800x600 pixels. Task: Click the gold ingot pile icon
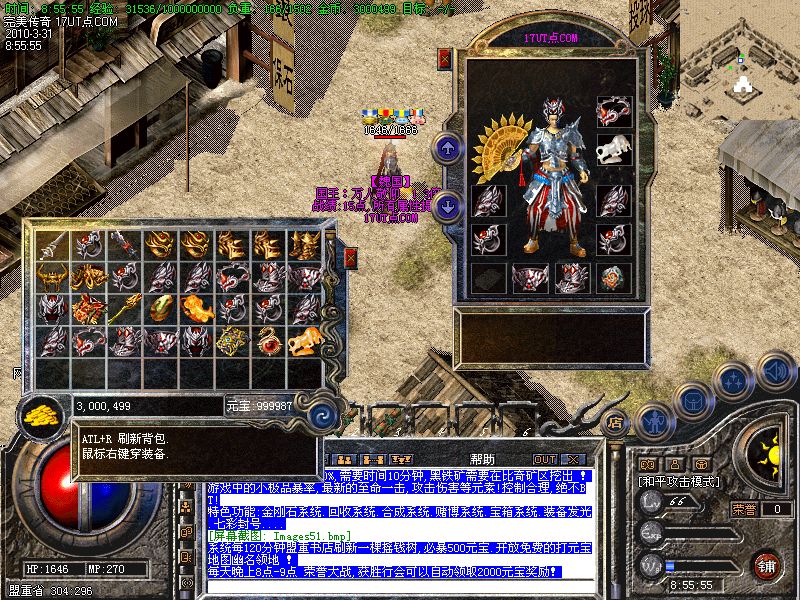click(x=41, y=411)
